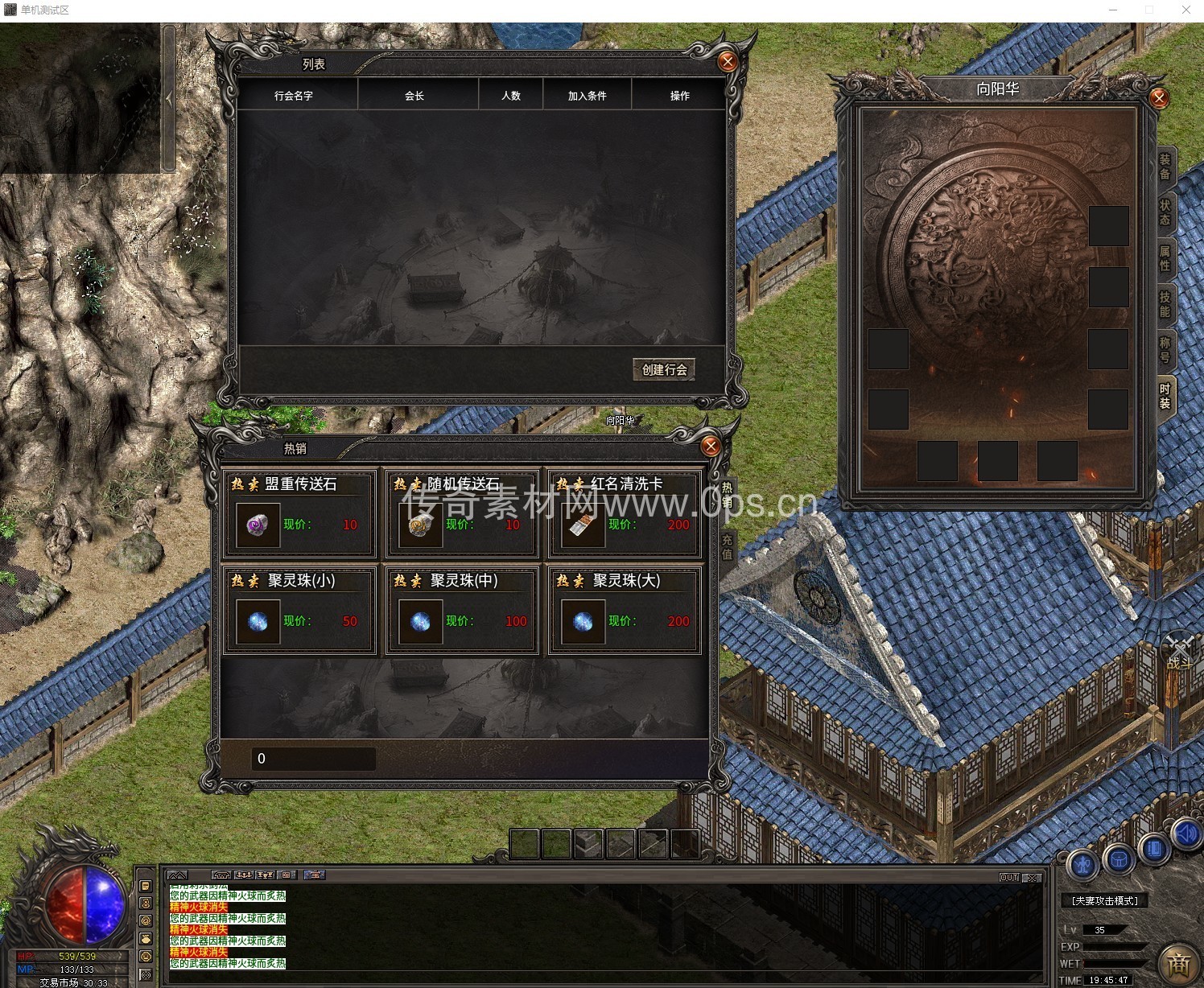Show the 属性 attributes tab
This screenshot has width=1204, height=988.
1165,258
